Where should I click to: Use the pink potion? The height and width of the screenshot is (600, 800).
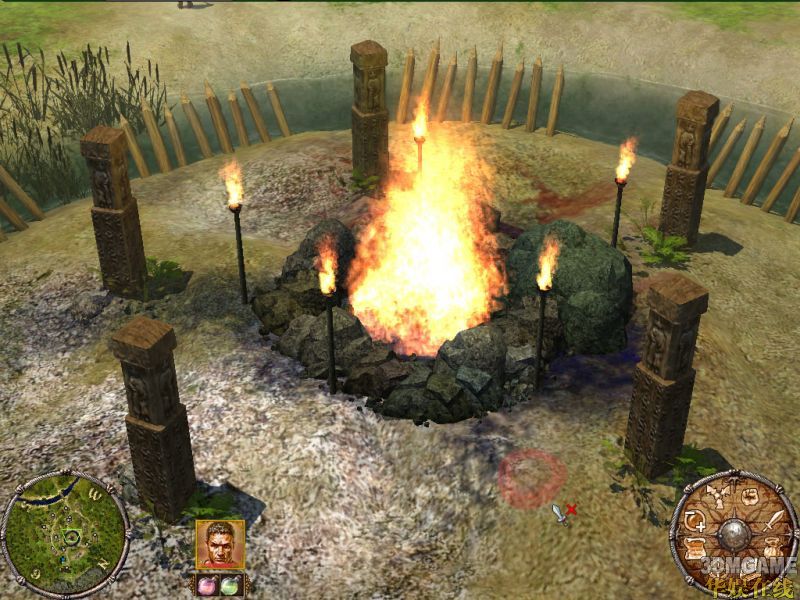click(x=208, y=585)
